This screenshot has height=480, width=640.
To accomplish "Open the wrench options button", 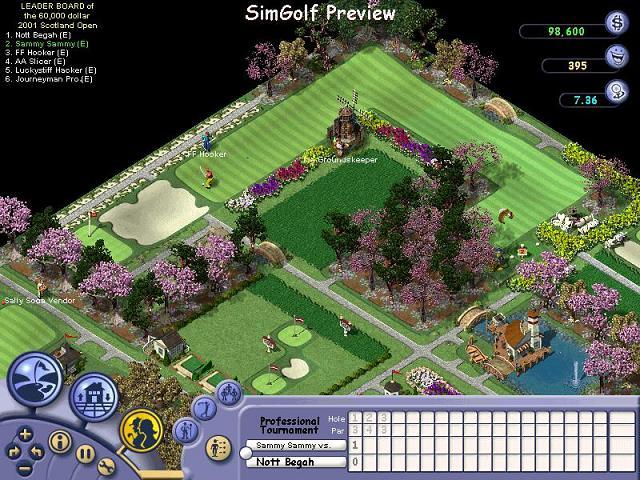I will click(107, 466).
